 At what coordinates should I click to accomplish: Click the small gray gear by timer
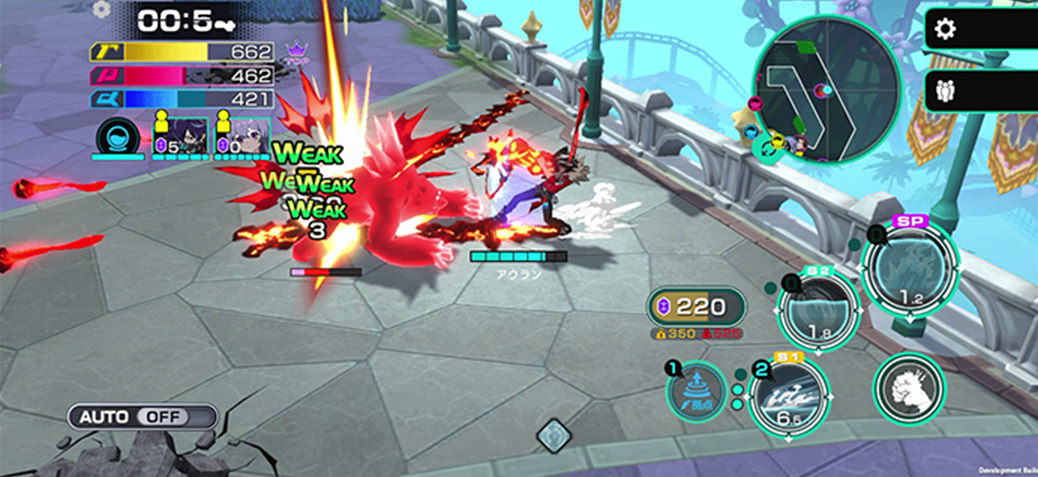point(100,10)
